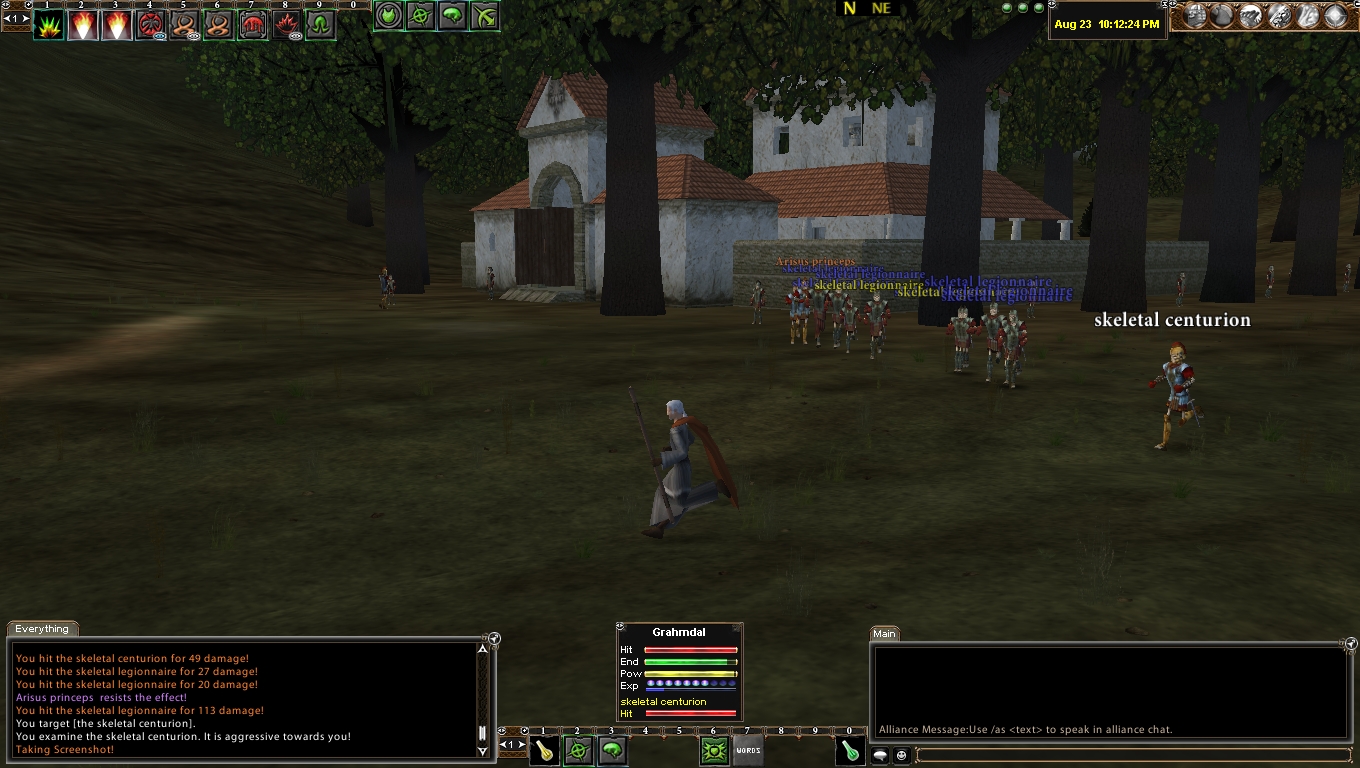Click the speech bubble chat channel button
The image size is (1360, 768).
(881, 755)
